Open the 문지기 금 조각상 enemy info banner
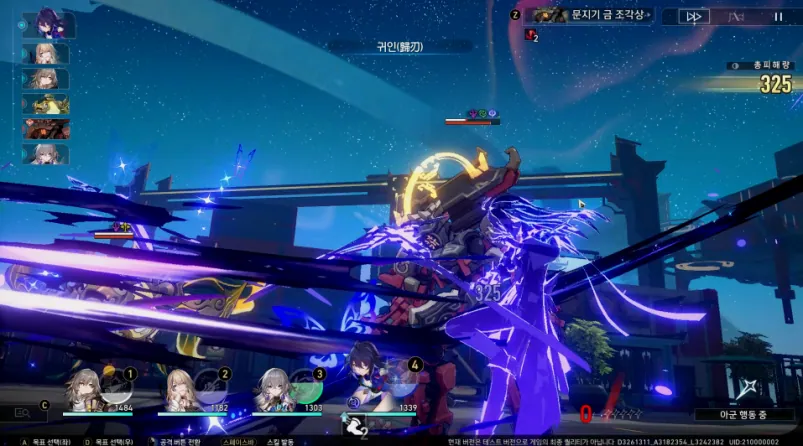Image resolution: width=803 pixels, height=446 pixels. point(590,16)
